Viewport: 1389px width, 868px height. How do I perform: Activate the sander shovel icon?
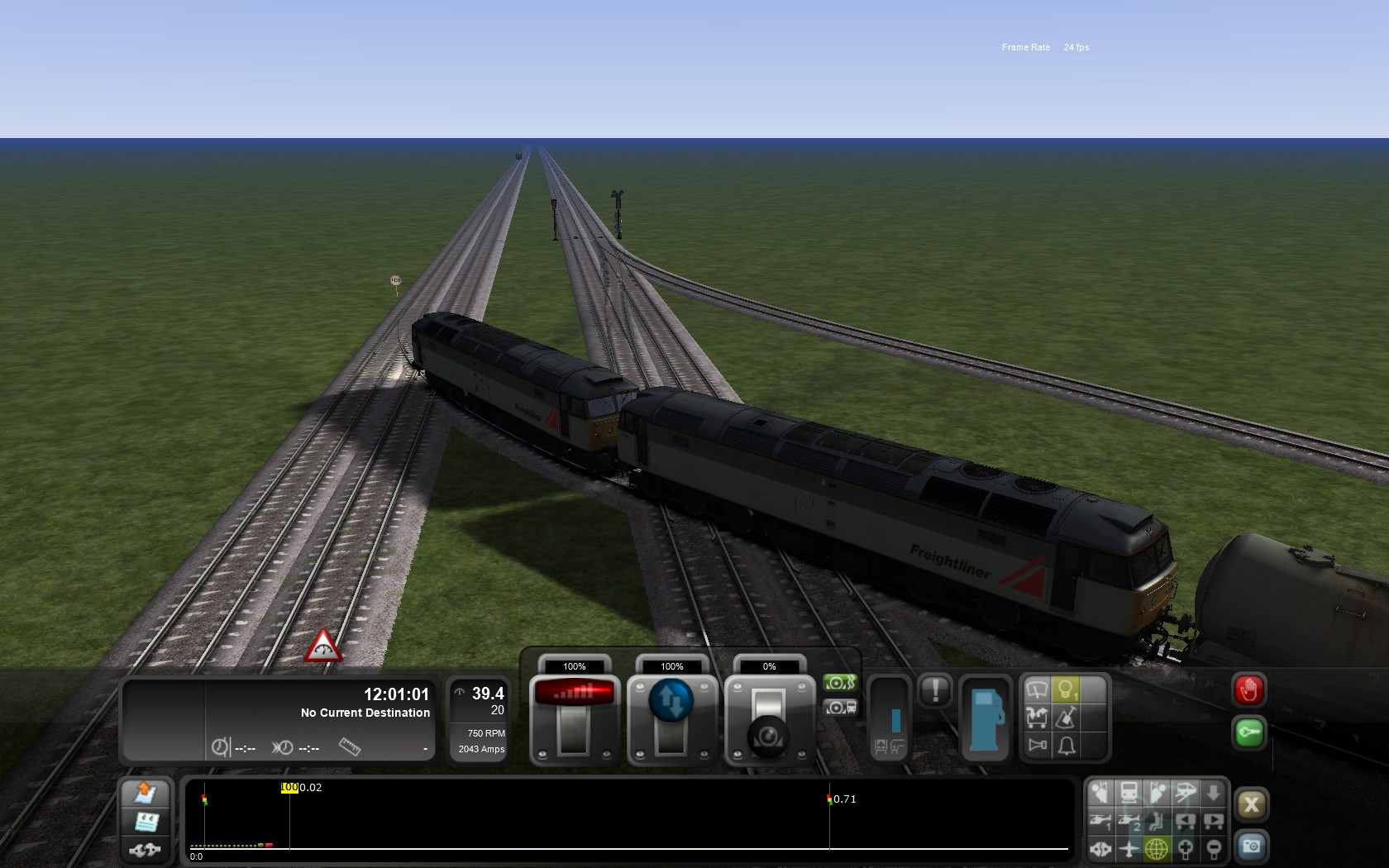pos(1067,718)
